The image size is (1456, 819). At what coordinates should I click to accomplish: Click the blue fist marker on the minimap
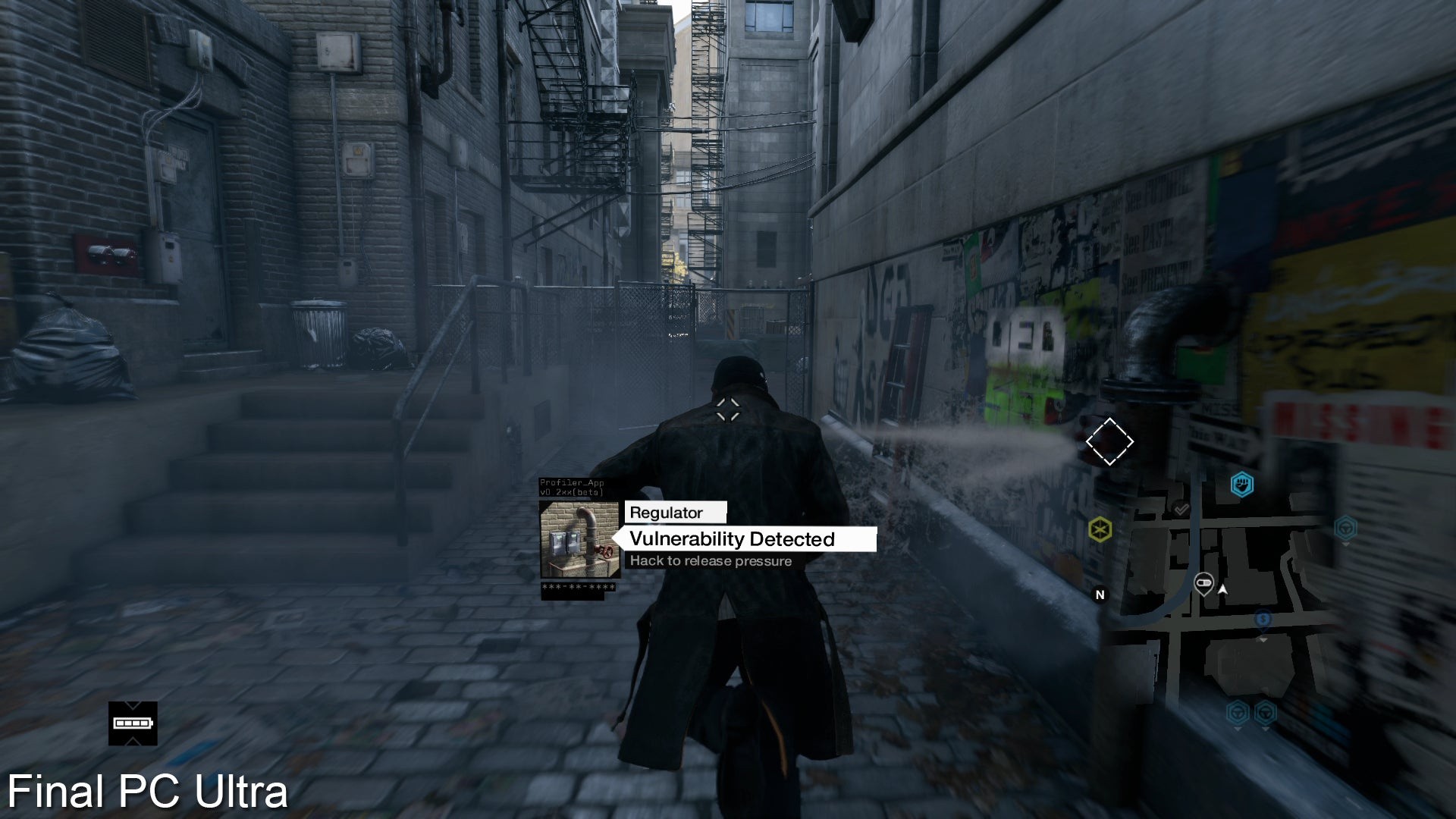[x=1241, y=484]
